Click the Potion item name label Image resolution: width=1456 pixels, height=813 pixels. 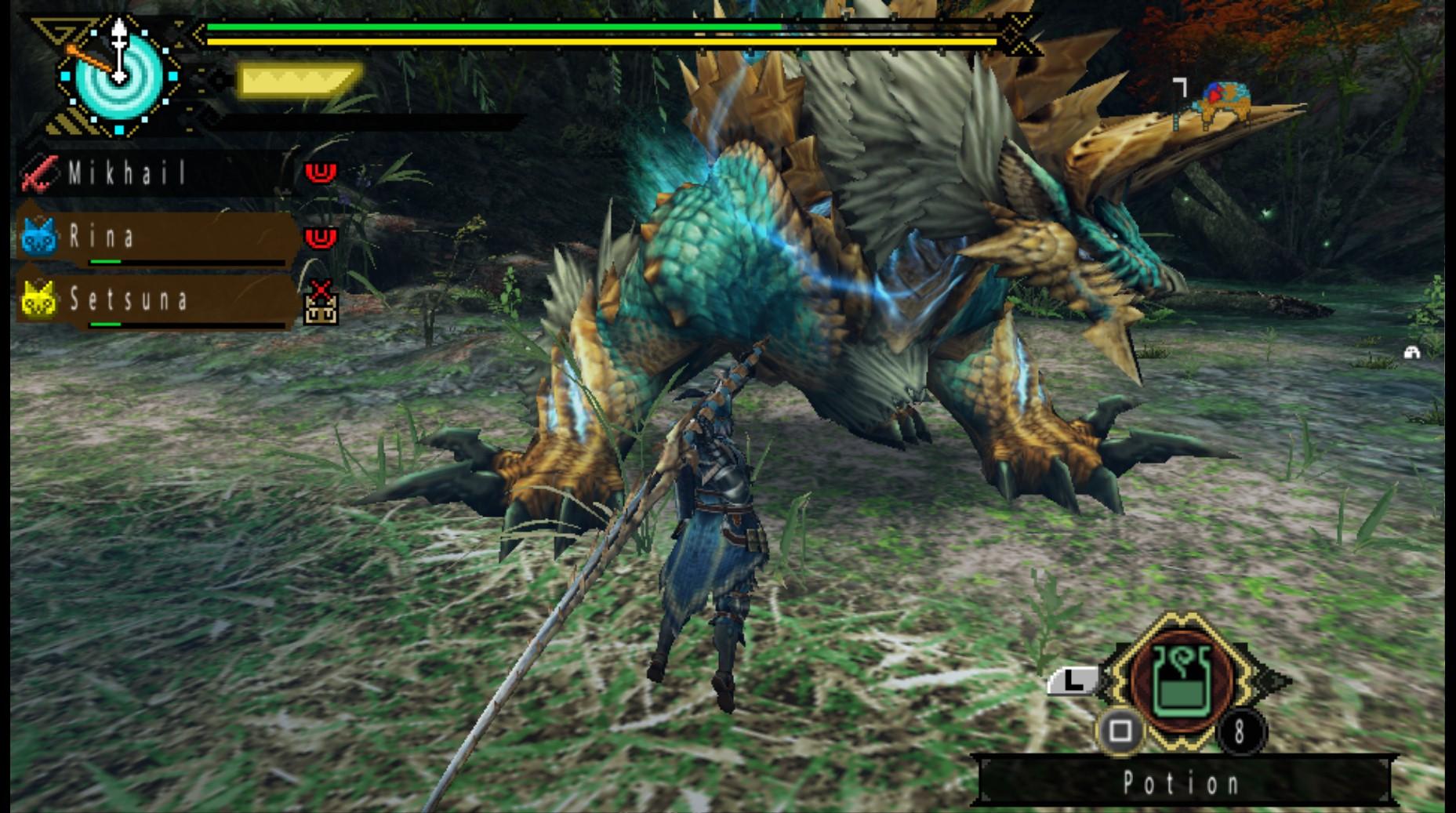pyautogui.click(x=1182, y=782)
